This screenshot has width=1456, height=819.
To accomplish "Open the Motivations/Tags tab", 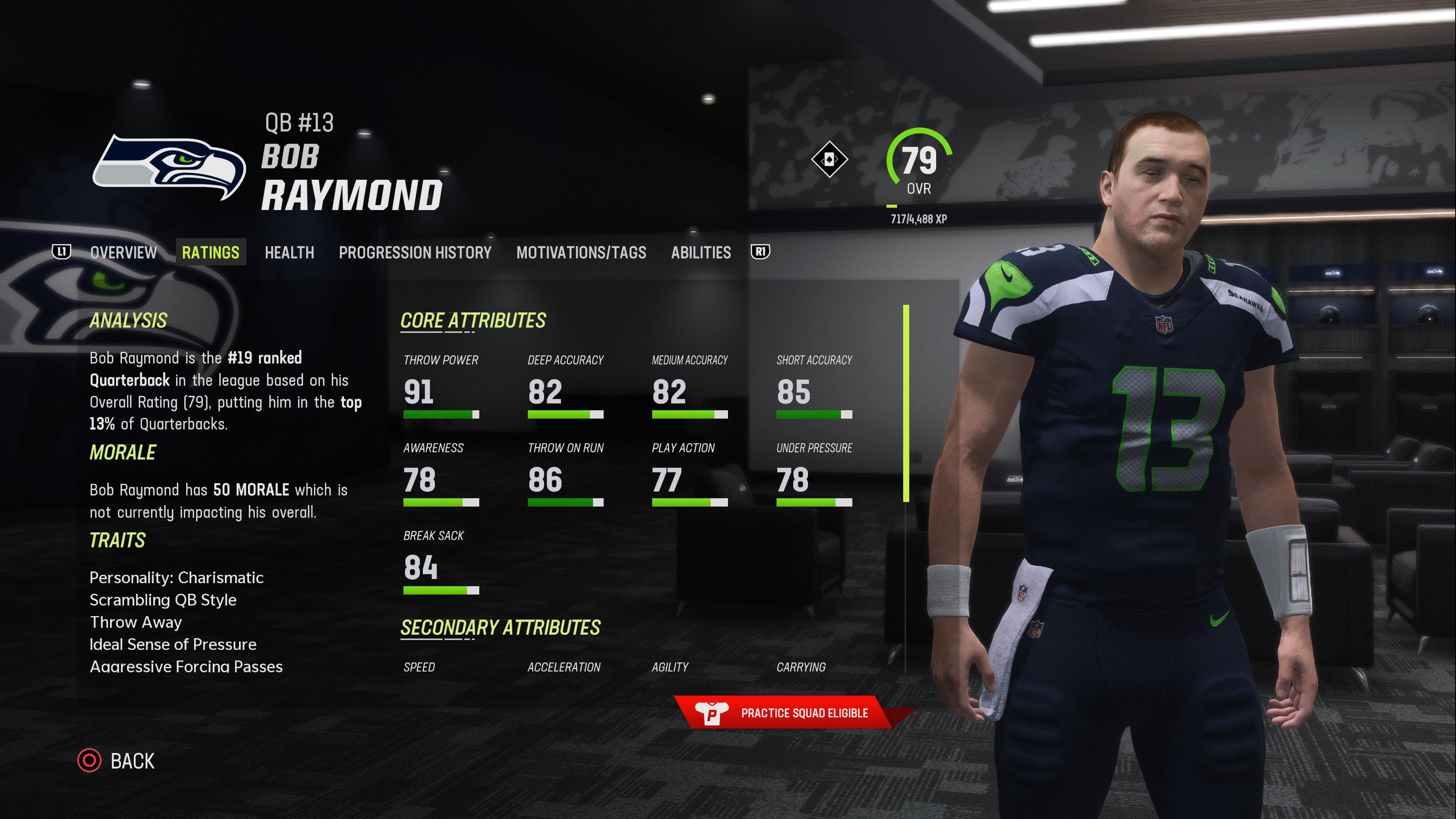I will [x=581, y=252].
